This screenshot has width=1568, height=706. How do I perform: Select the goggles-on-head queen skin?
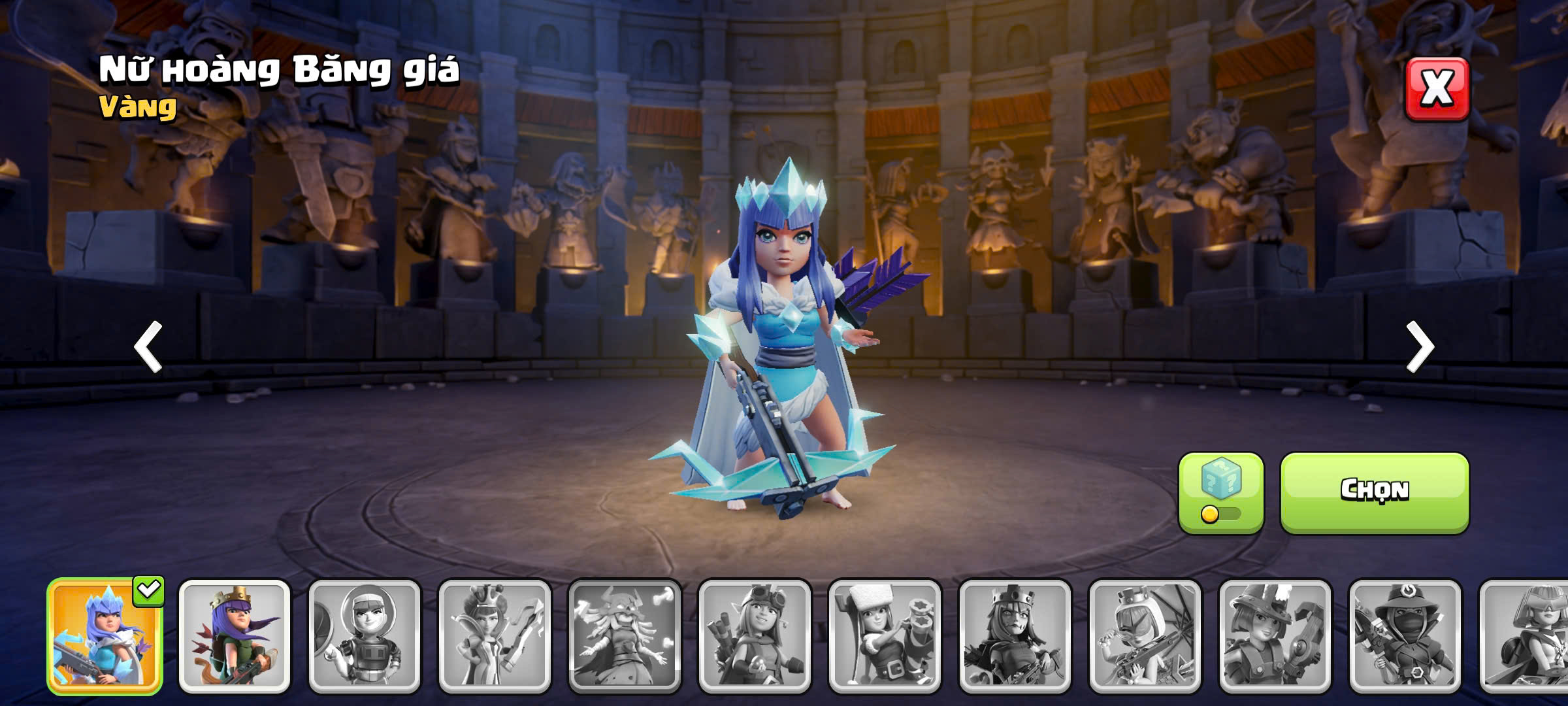(x=755, y=636)
